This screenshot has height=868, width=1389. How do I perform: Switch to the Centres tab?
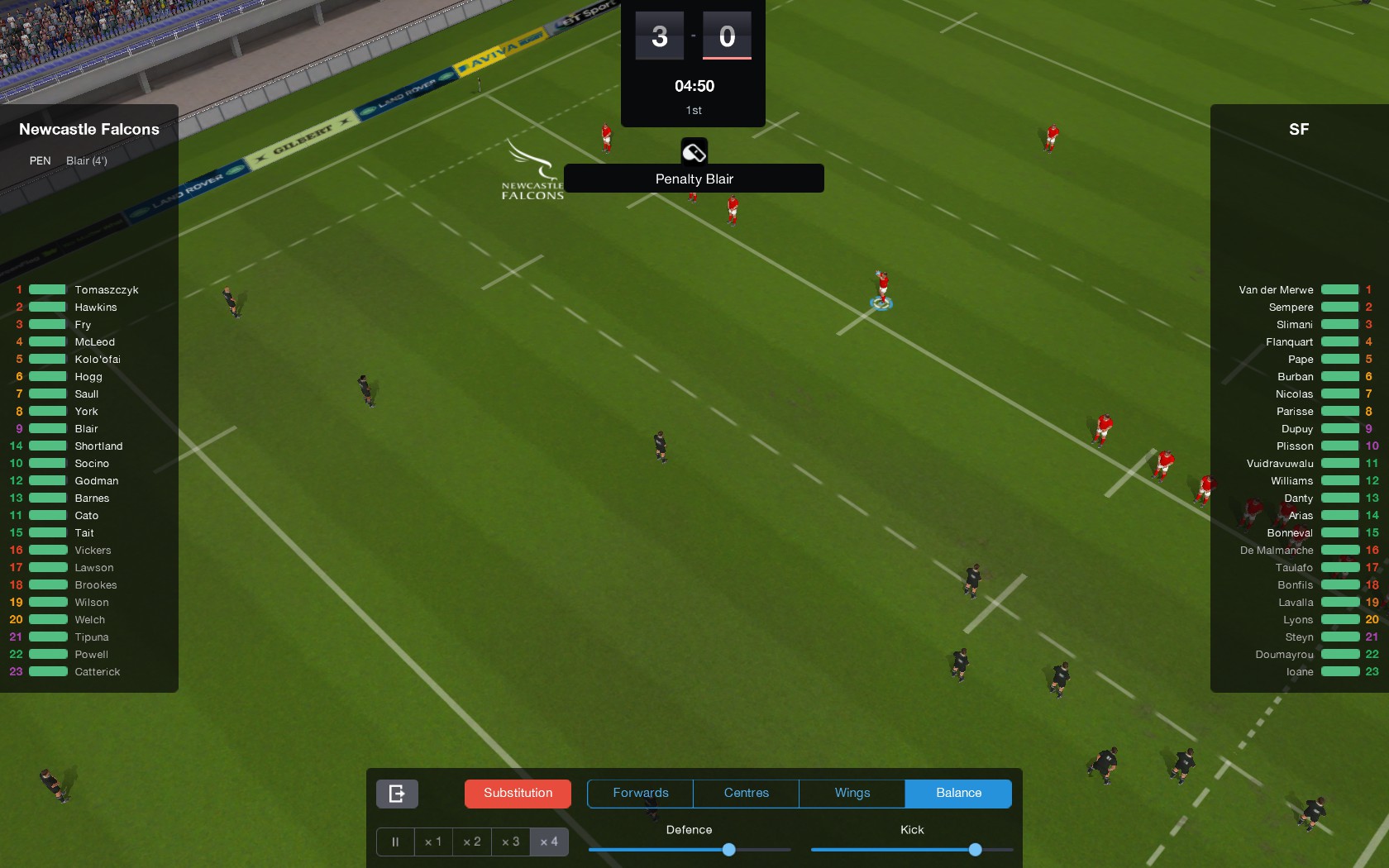(745, 793)
